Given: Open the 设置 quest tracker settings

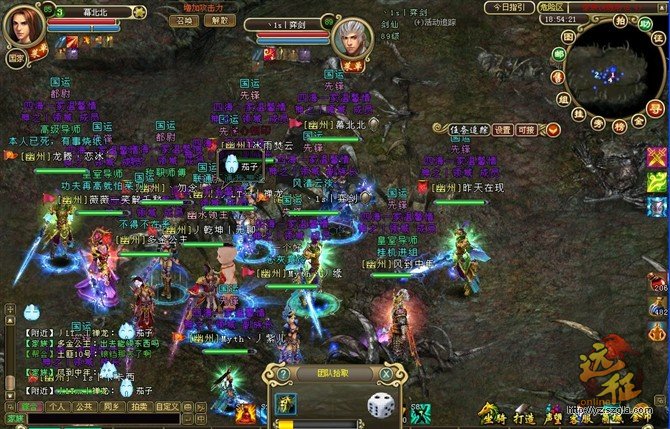Looking at the screenshot, I should coord(502,129).
